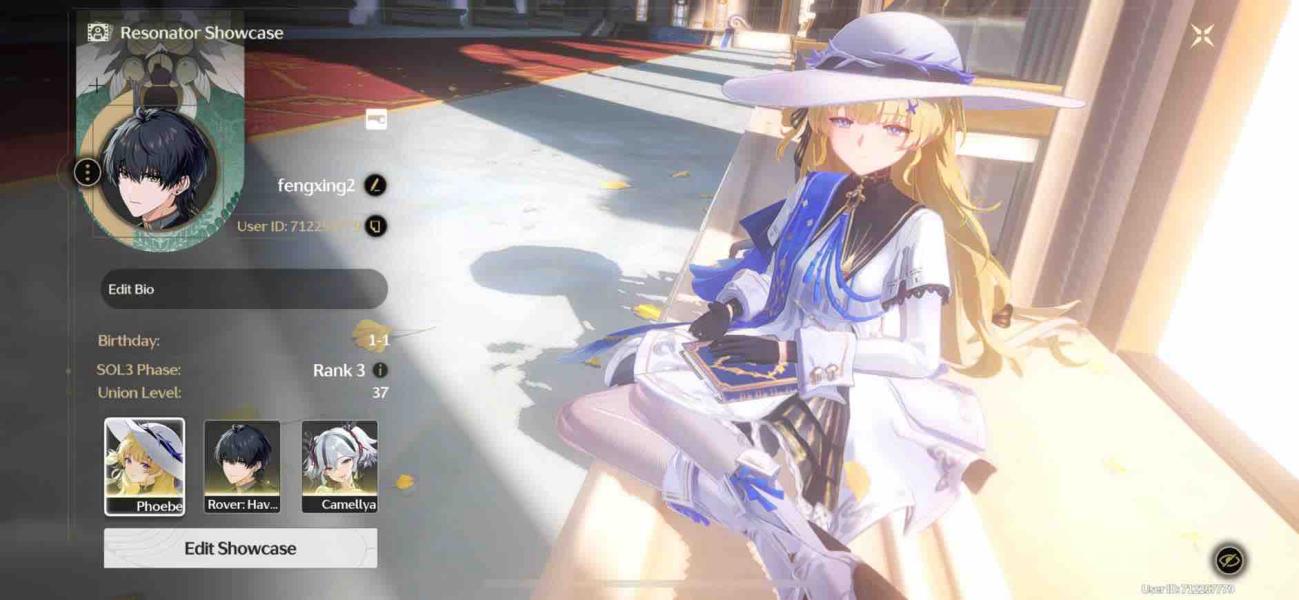
Task: Change the profile avatar picture
Action: click(160, 170)
